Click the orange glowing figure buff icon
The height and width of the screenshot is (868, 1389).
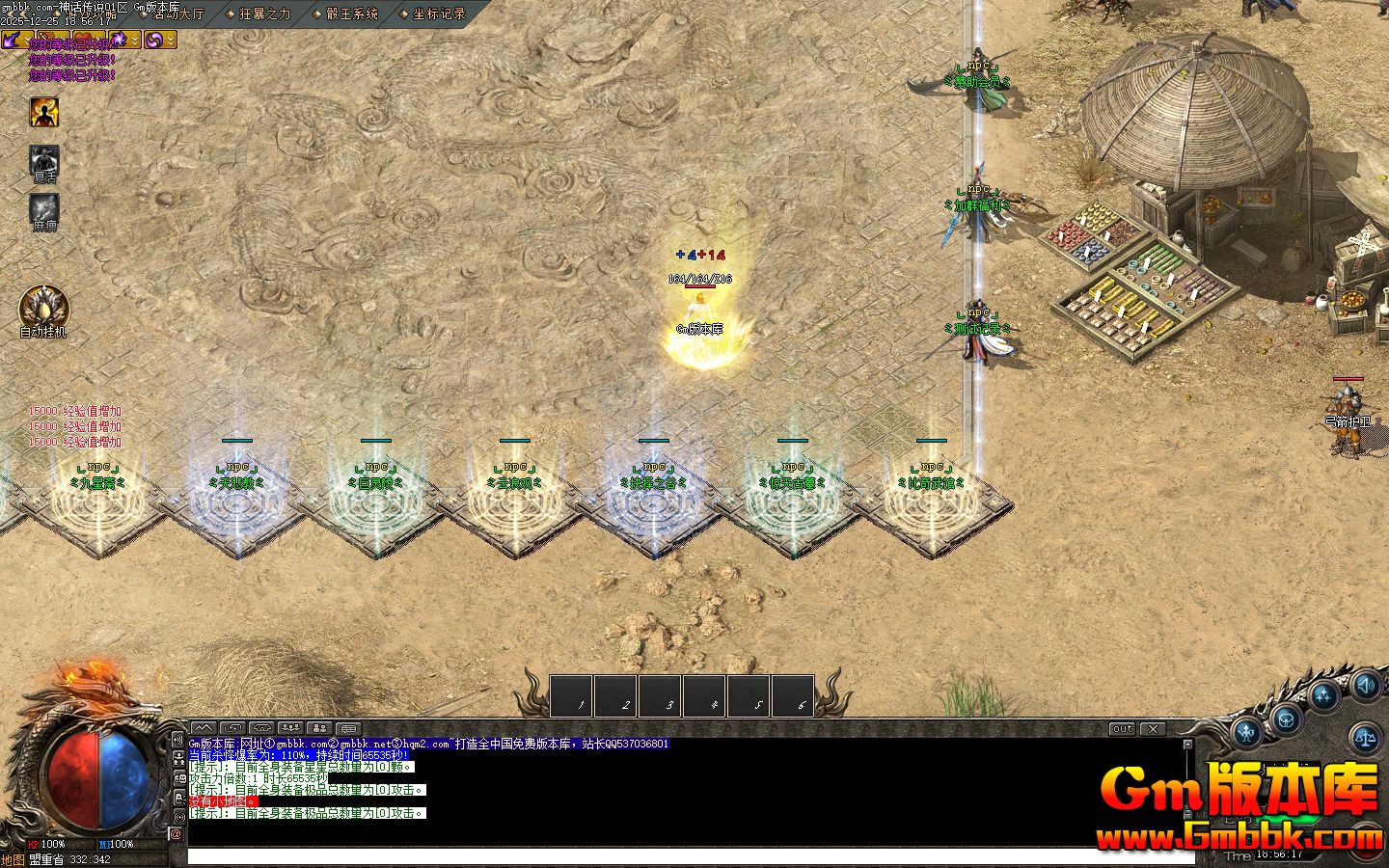pos(43,112)
